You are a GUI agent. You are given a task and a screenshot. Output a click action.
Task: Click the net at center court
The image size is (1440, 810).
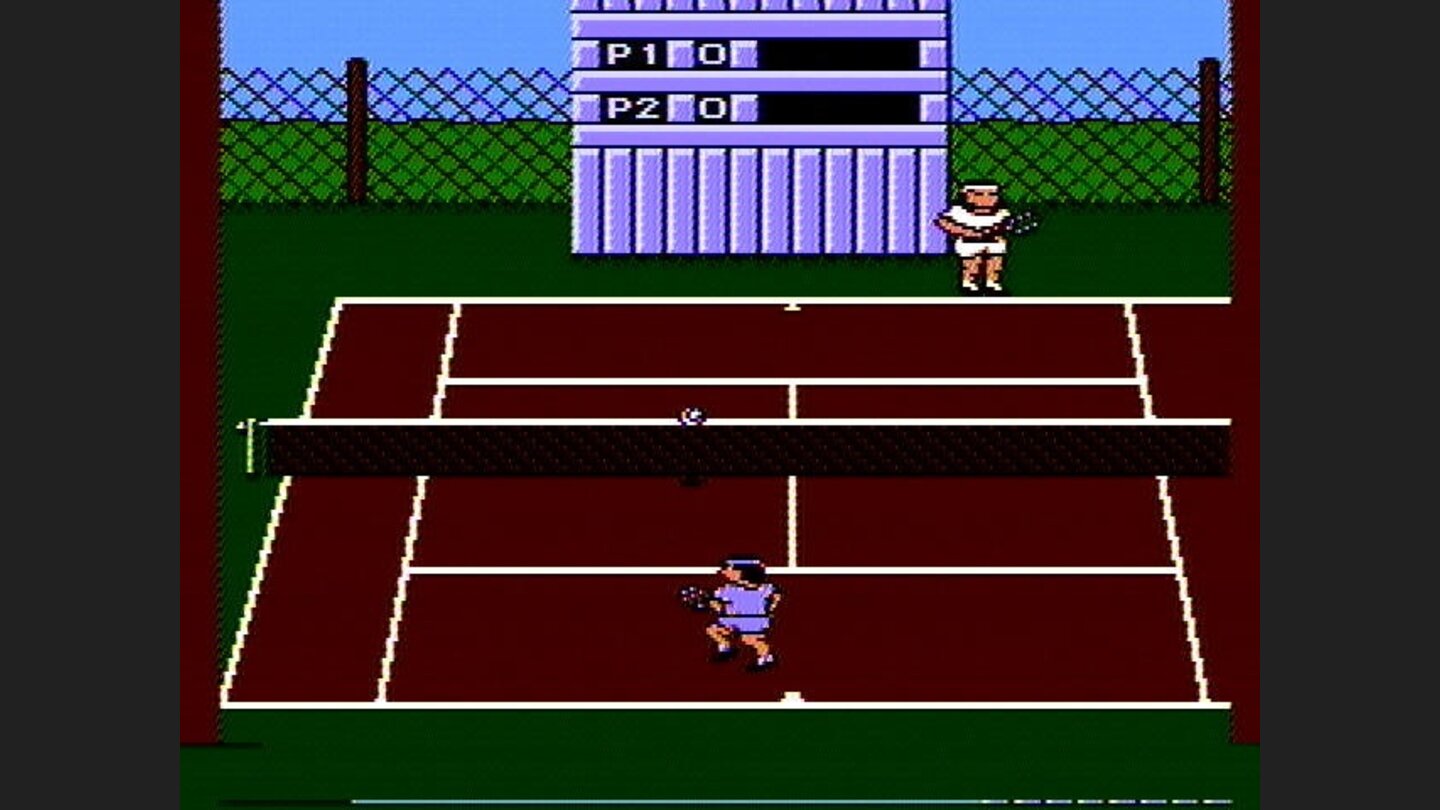point(740,448)
